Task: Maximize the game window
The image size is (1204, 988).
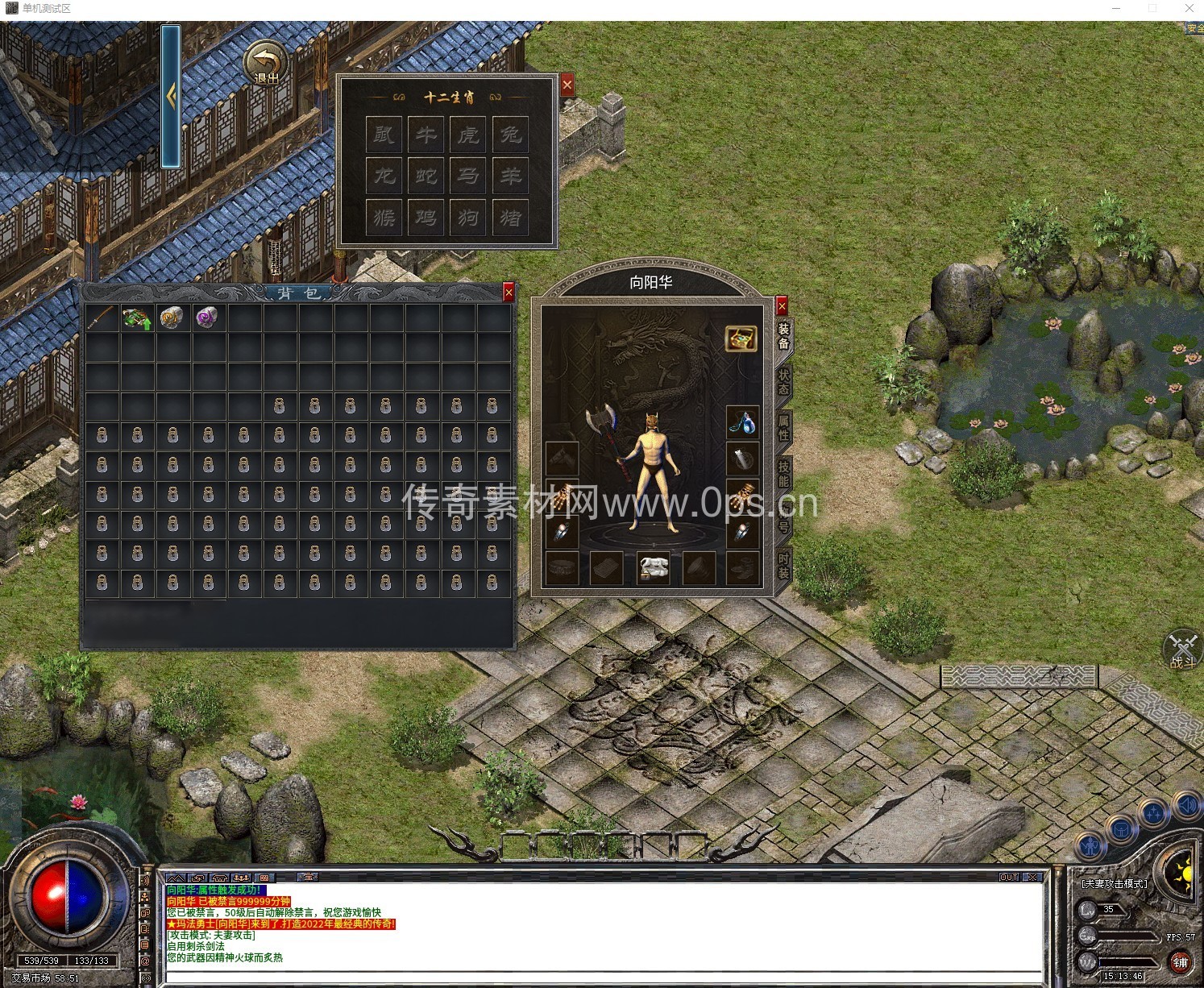Action: pyautogui.click(x=1152, y=8)
